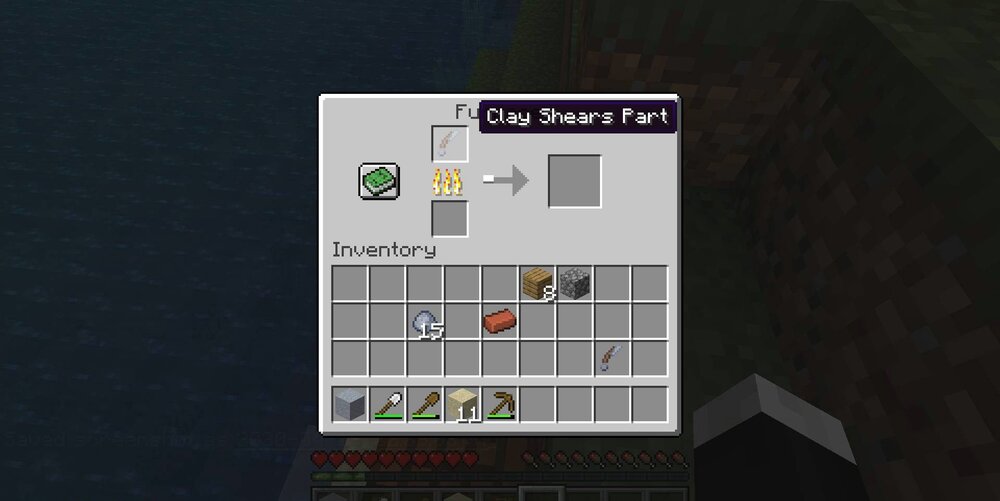The width and height of the screenshot is (1000, 501).
Task: Click the empty furnace fuel slot
Action: click(450, 218)
